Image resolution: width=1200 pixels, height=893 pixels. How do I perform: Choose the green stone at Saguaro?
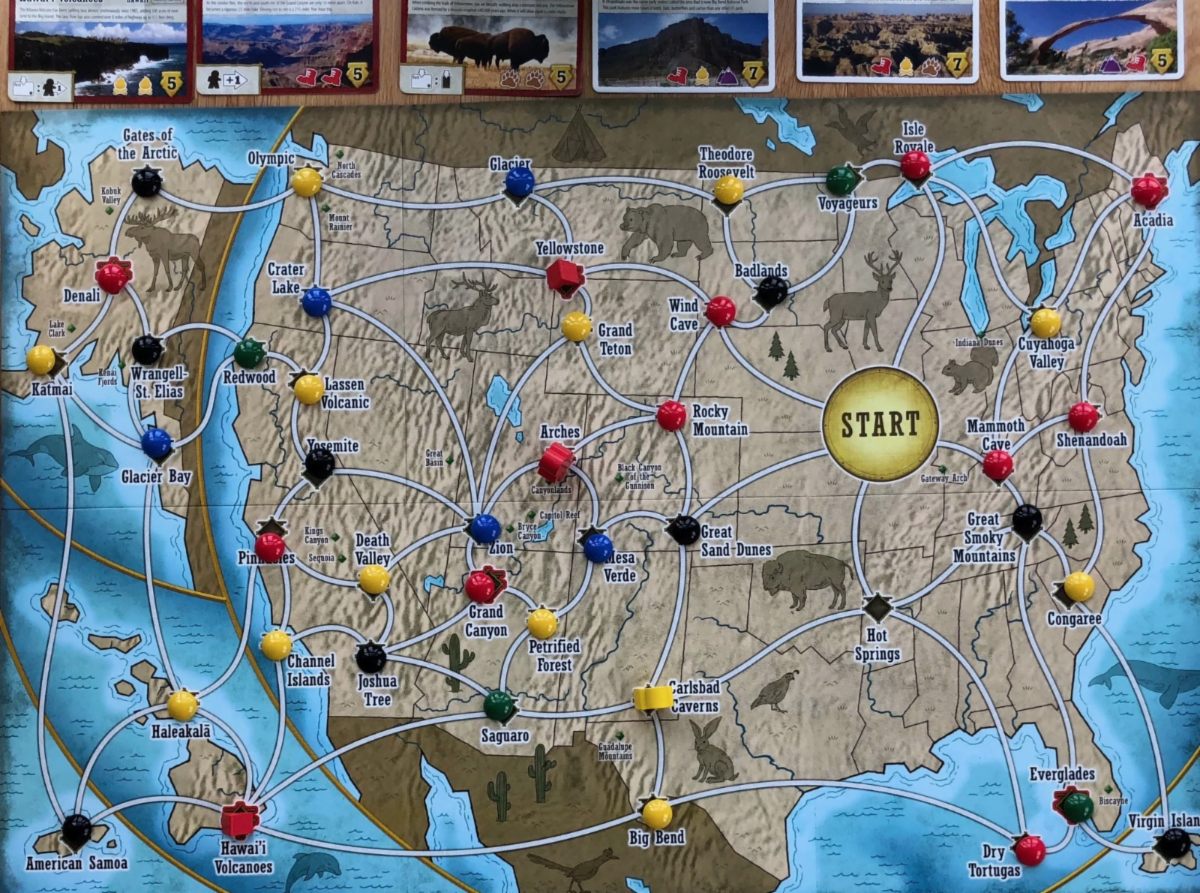coord(499,706)
